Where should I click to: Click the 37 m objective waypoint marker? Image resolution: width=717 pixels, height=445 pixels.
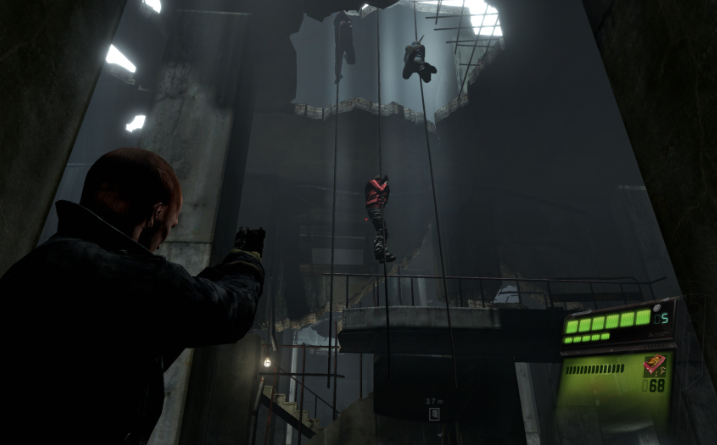tap(433, 413)
